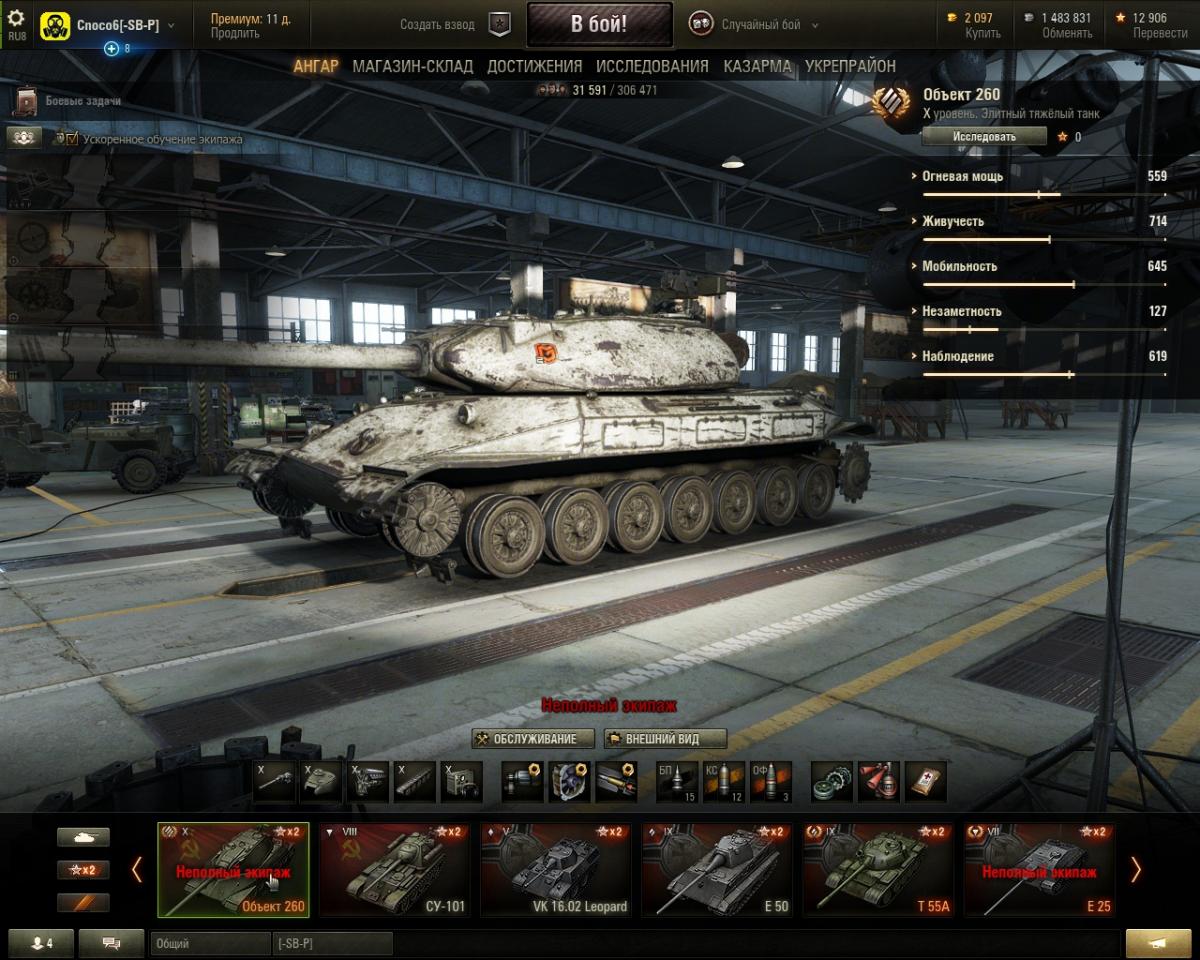The height and width of the screenshot is (960, 1200).
Task: Advance the tank carousel with the right arrow
Action: coord(1135,869)
